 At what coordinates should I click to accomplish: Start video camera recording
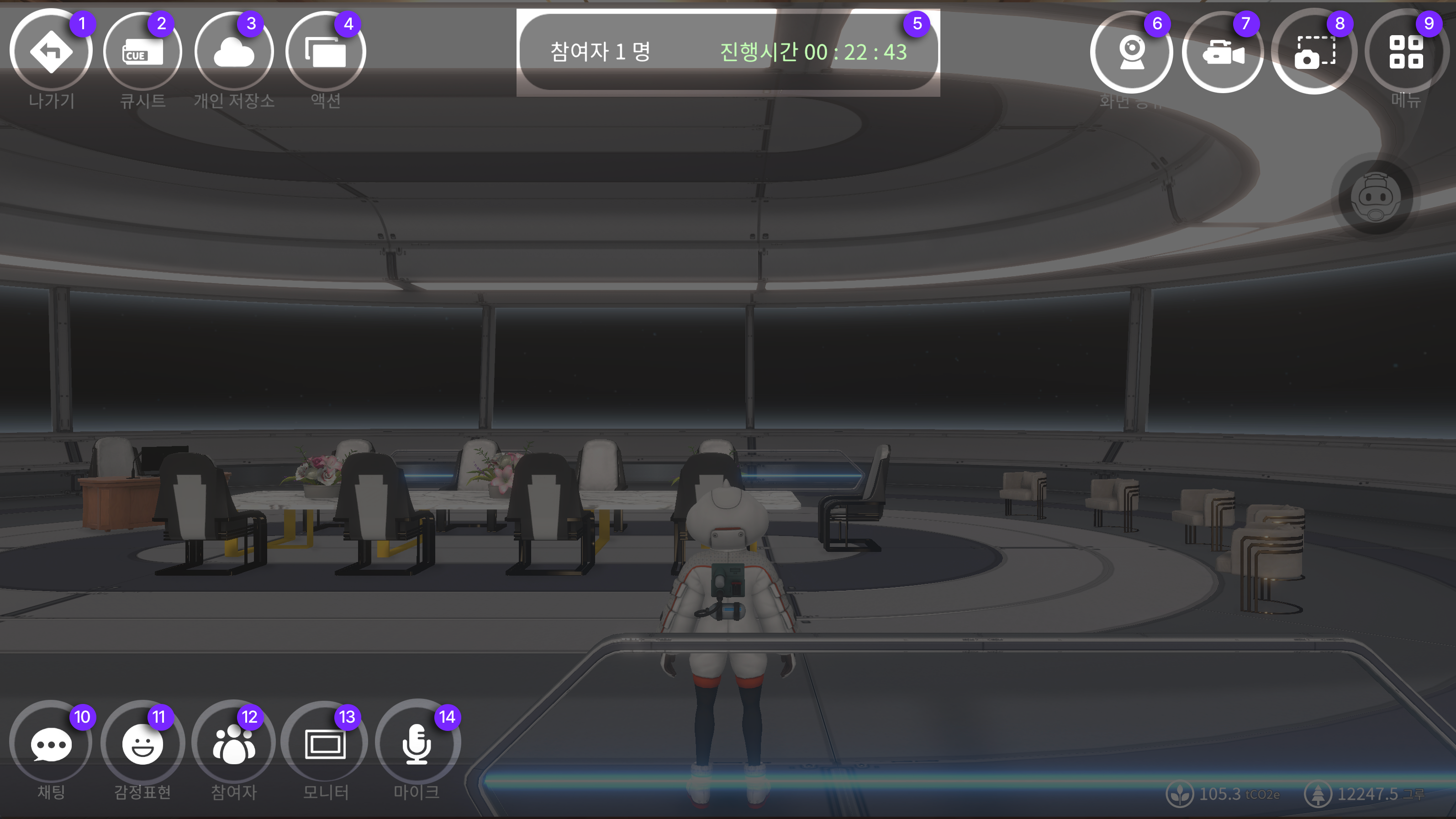coord(1223,52)
